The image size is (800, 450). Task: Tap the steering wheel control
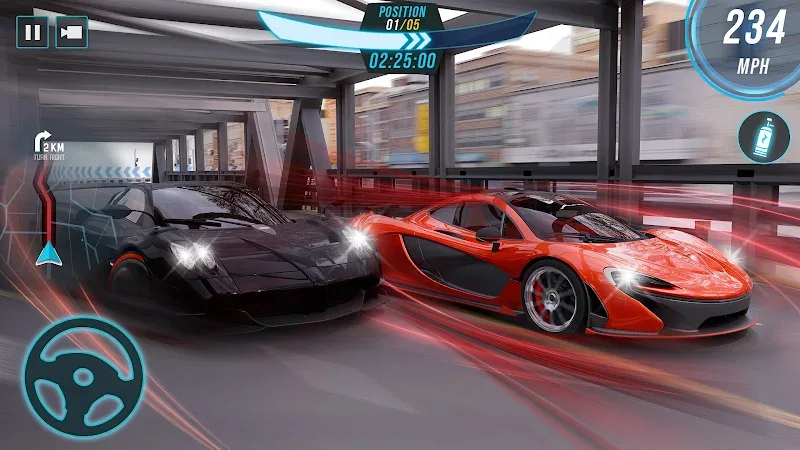[x=83, y=377]
